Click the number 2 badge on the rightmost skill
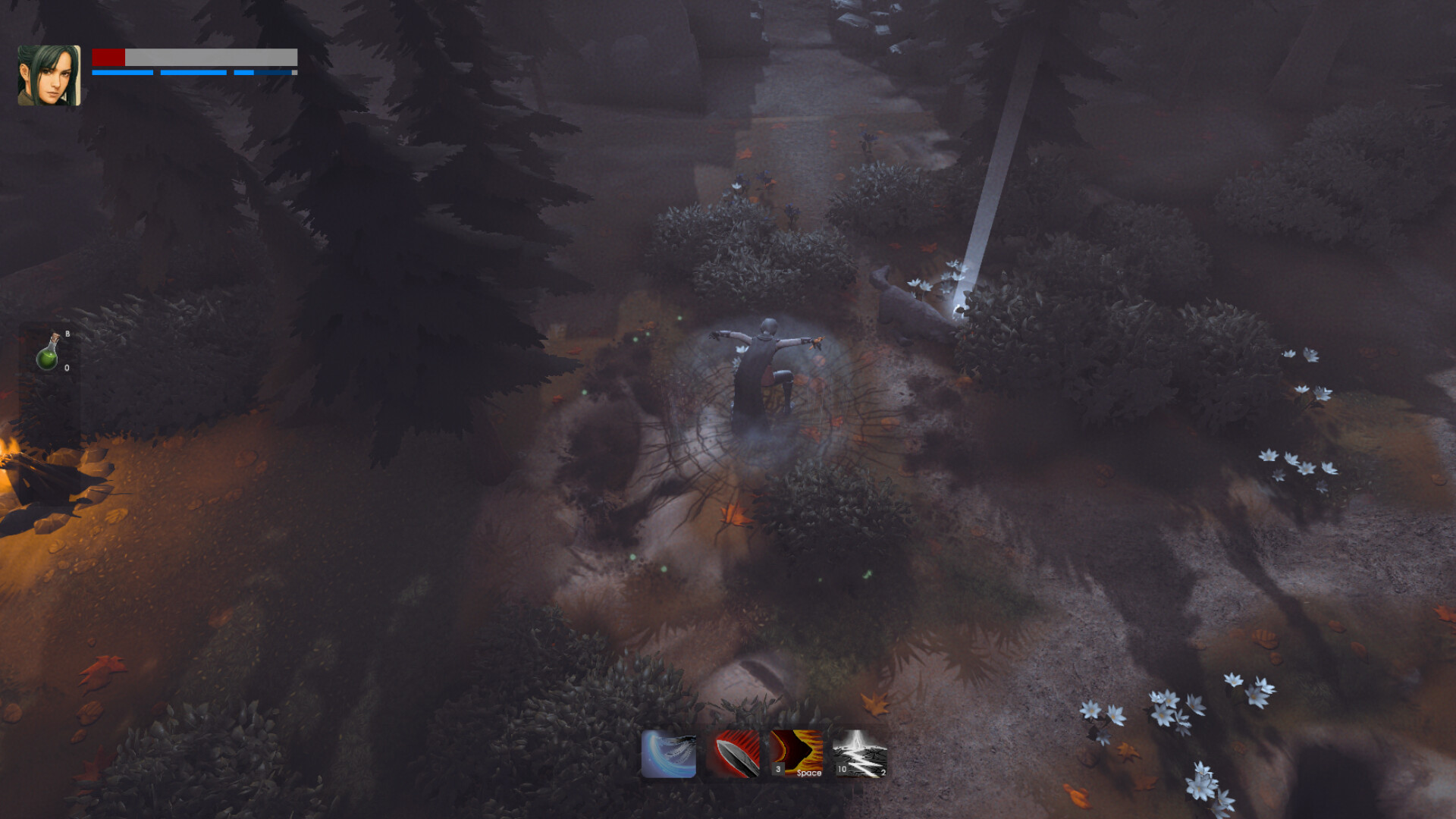The height and width of the screenshot is (819, 1456). pyautogui.click(x=882, y=772)
